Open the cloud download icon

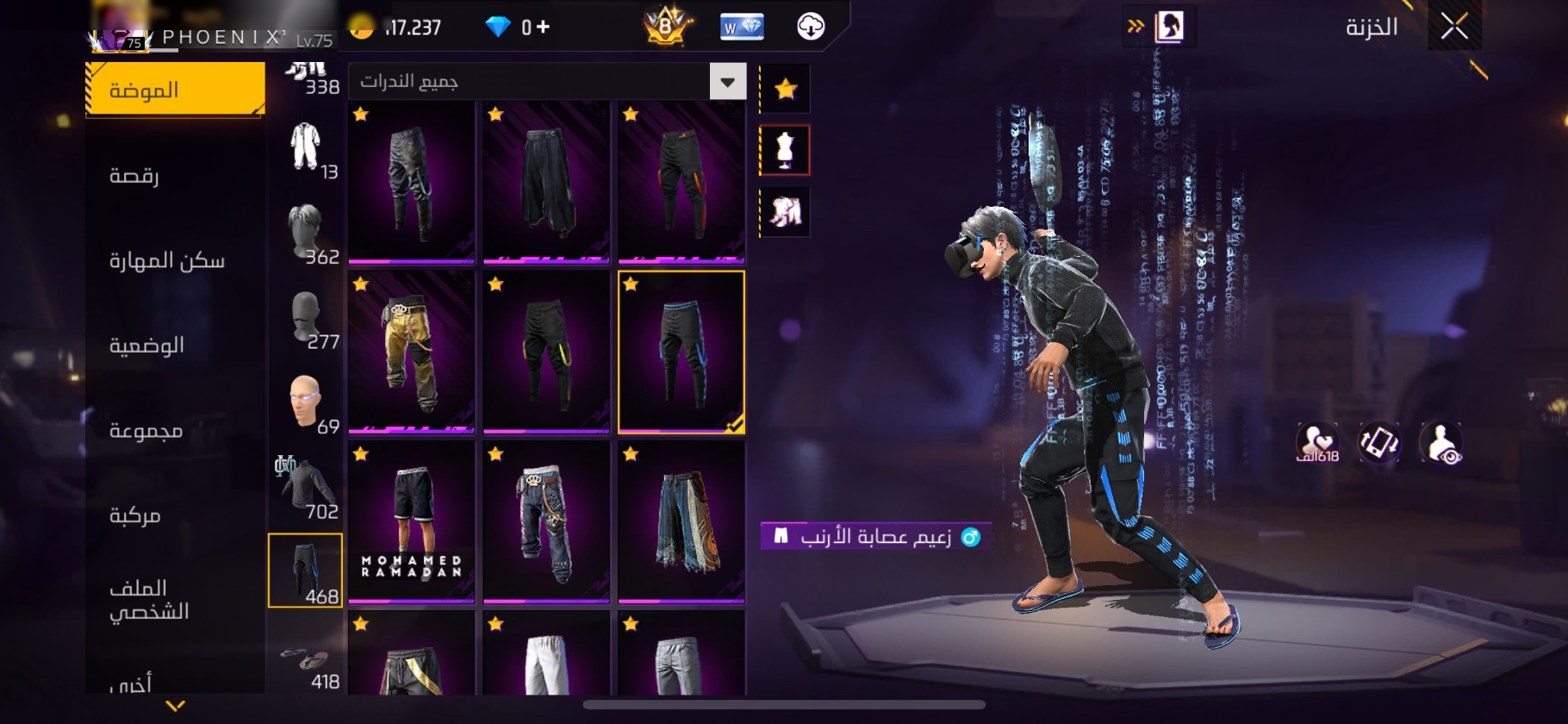click(x=811, y=27)
